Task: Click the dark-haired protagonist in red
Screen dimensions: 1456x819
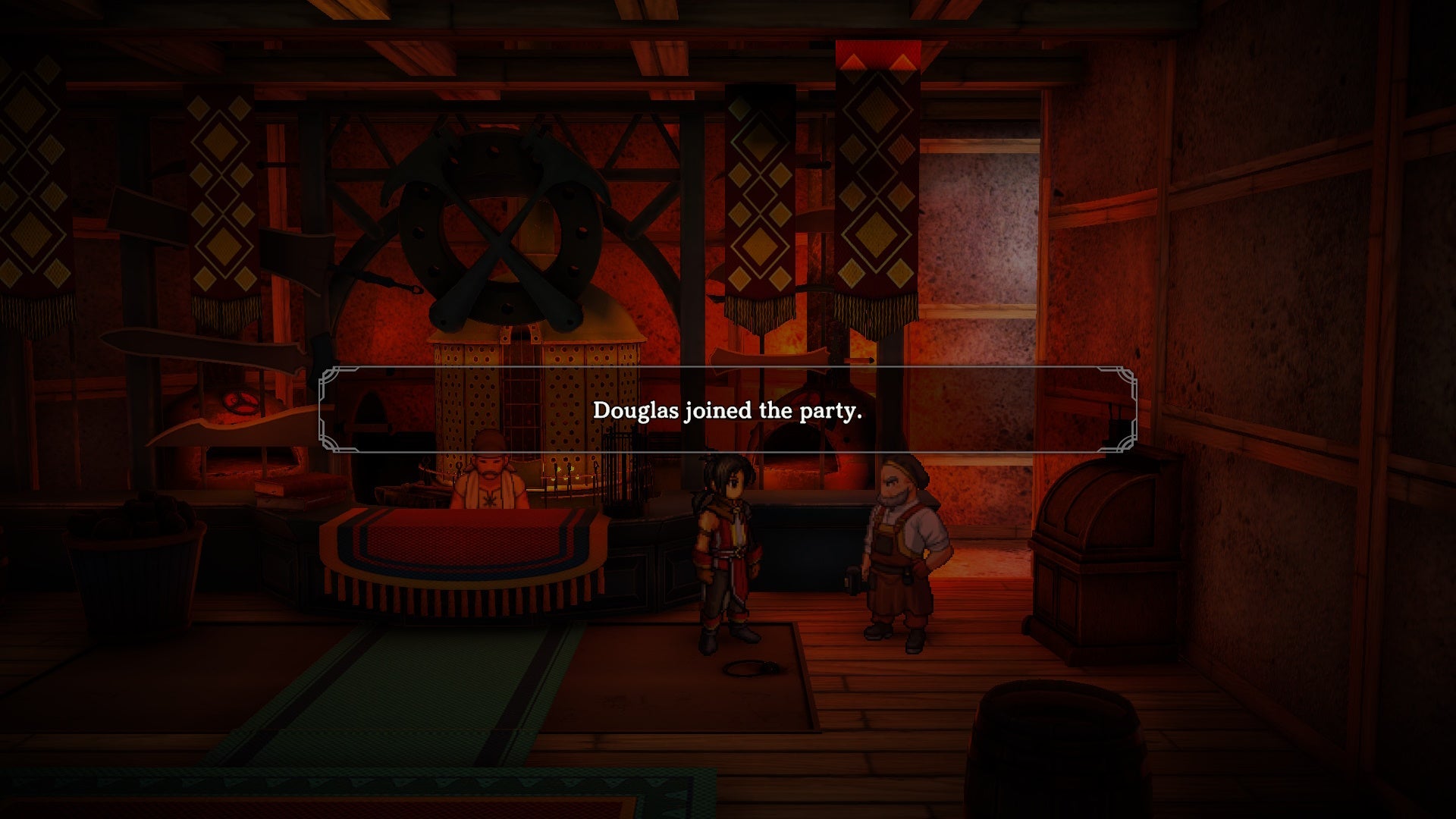Action: pyautogui.click(x=724, y=546)
